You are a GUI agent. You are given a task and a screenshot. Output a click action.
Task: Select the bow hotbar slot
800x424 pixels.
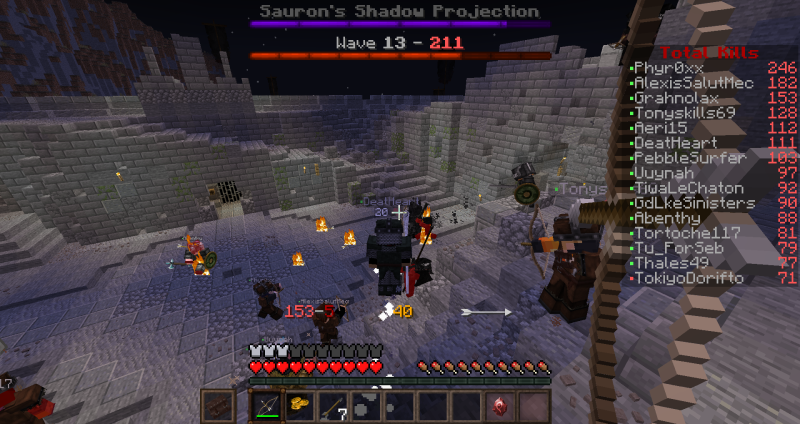tap(266, 406)
